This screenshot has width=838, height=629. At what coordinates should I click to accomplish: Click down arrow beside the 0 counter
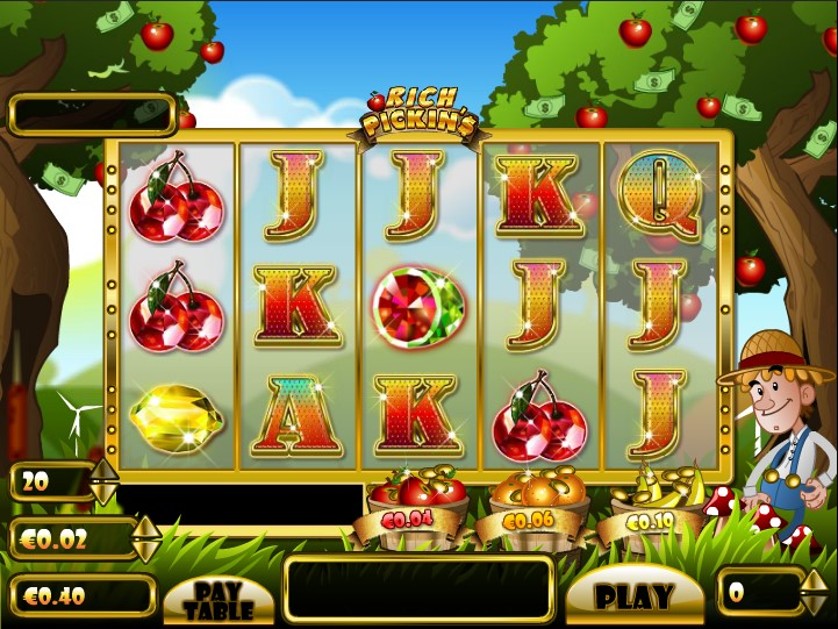[812, 603]
